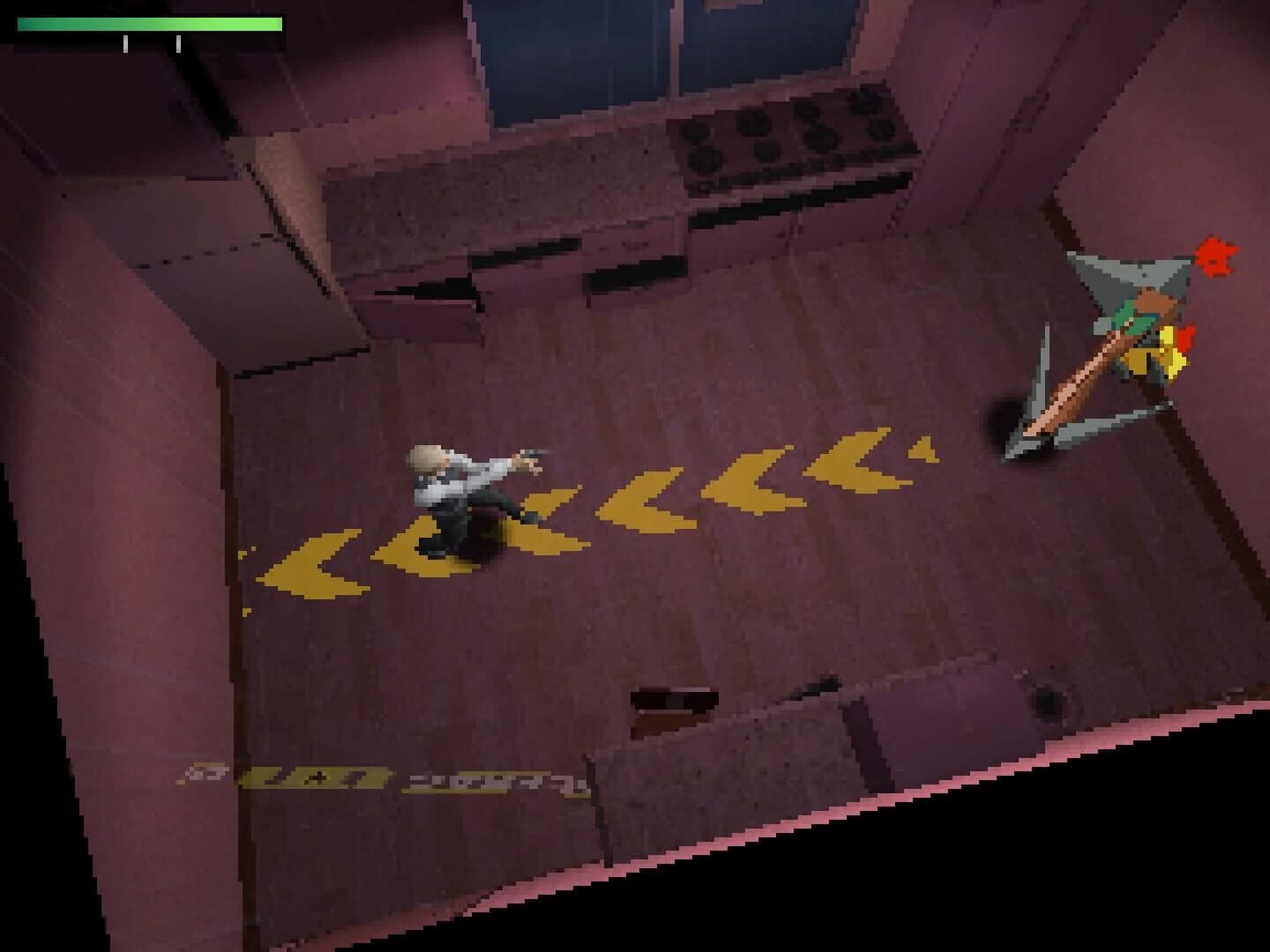Click the first tick mark under the health bar

[x=125, y=42]
